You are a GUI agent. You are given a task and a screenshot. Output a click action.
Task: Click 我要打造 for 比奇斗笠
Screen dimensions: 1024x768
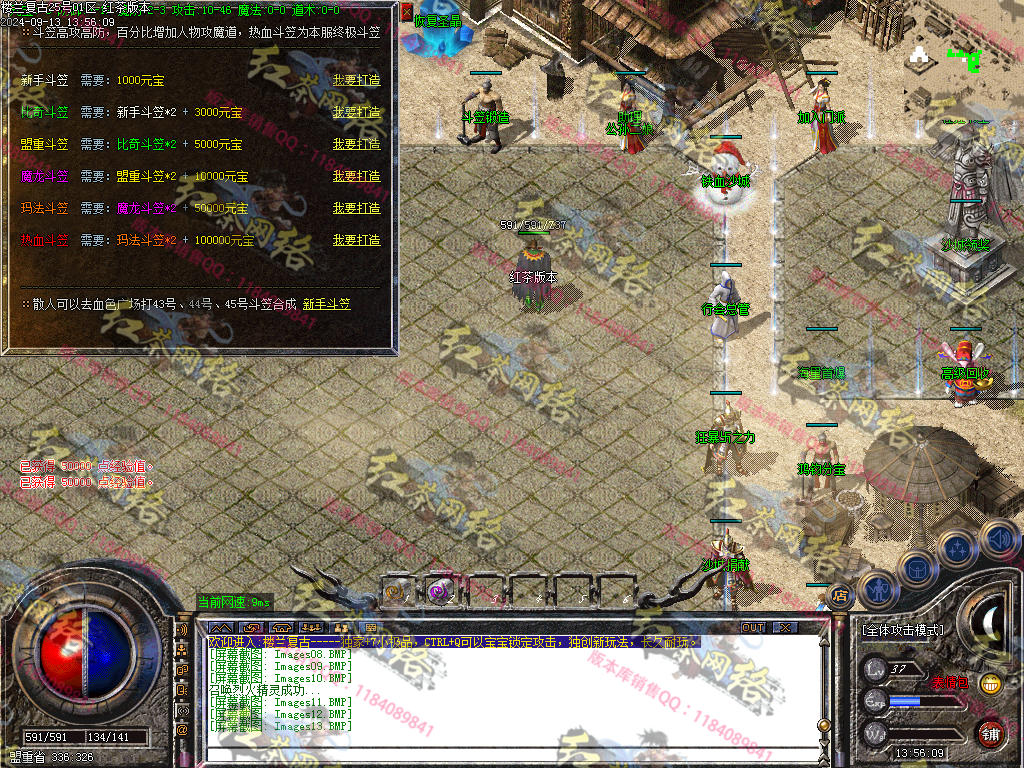tap(356, 112)
